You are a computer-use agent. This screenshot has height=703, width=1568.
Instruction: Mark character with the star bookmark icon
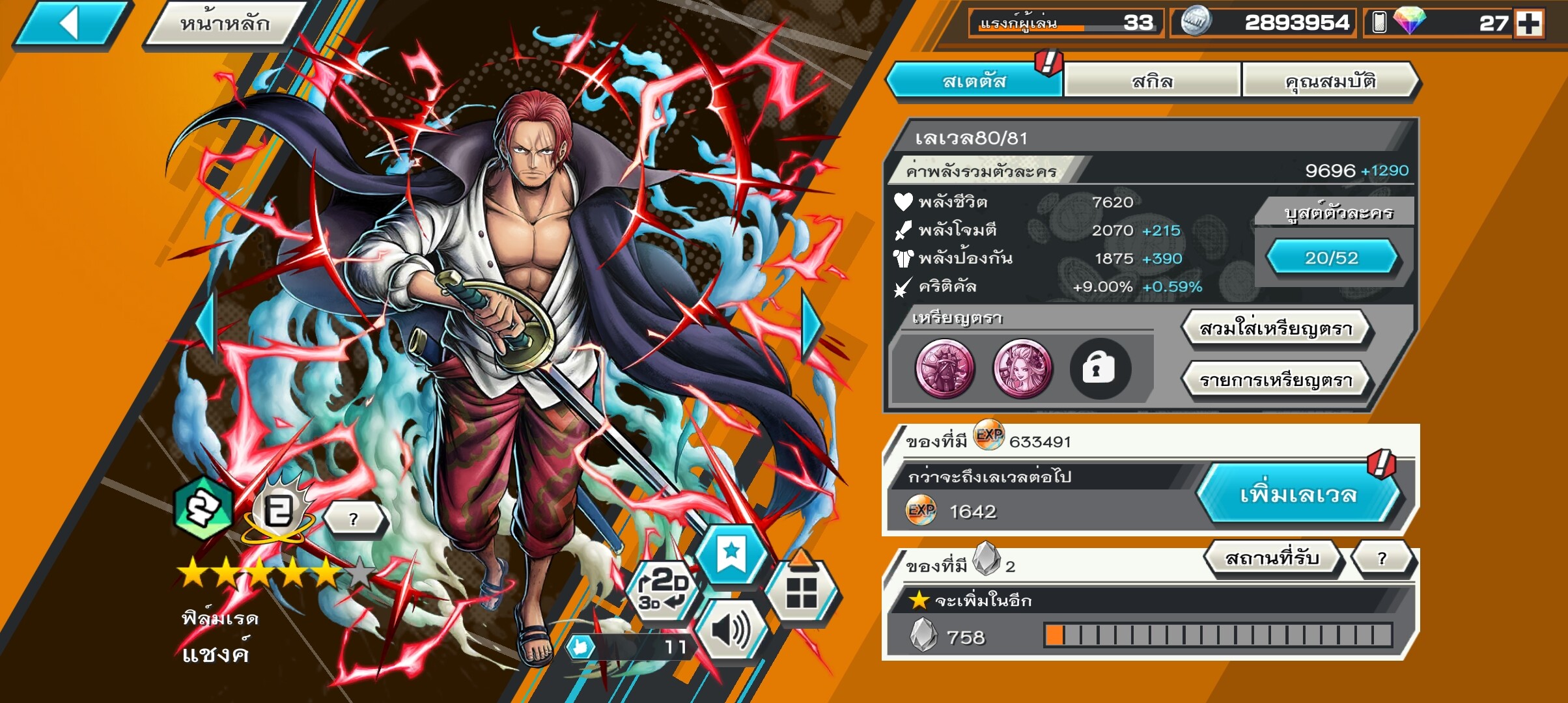click(731, 555)
